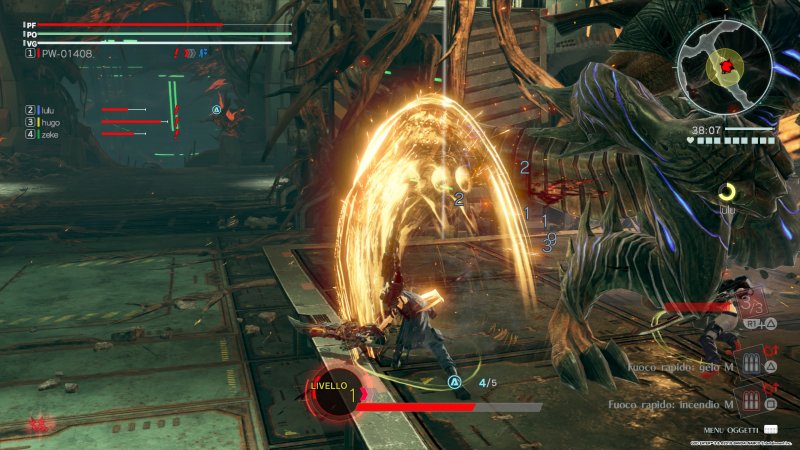Click the LIVELLO burst level gauge
This screenshot has height=450, width=800.
click(x=333, y=395)
